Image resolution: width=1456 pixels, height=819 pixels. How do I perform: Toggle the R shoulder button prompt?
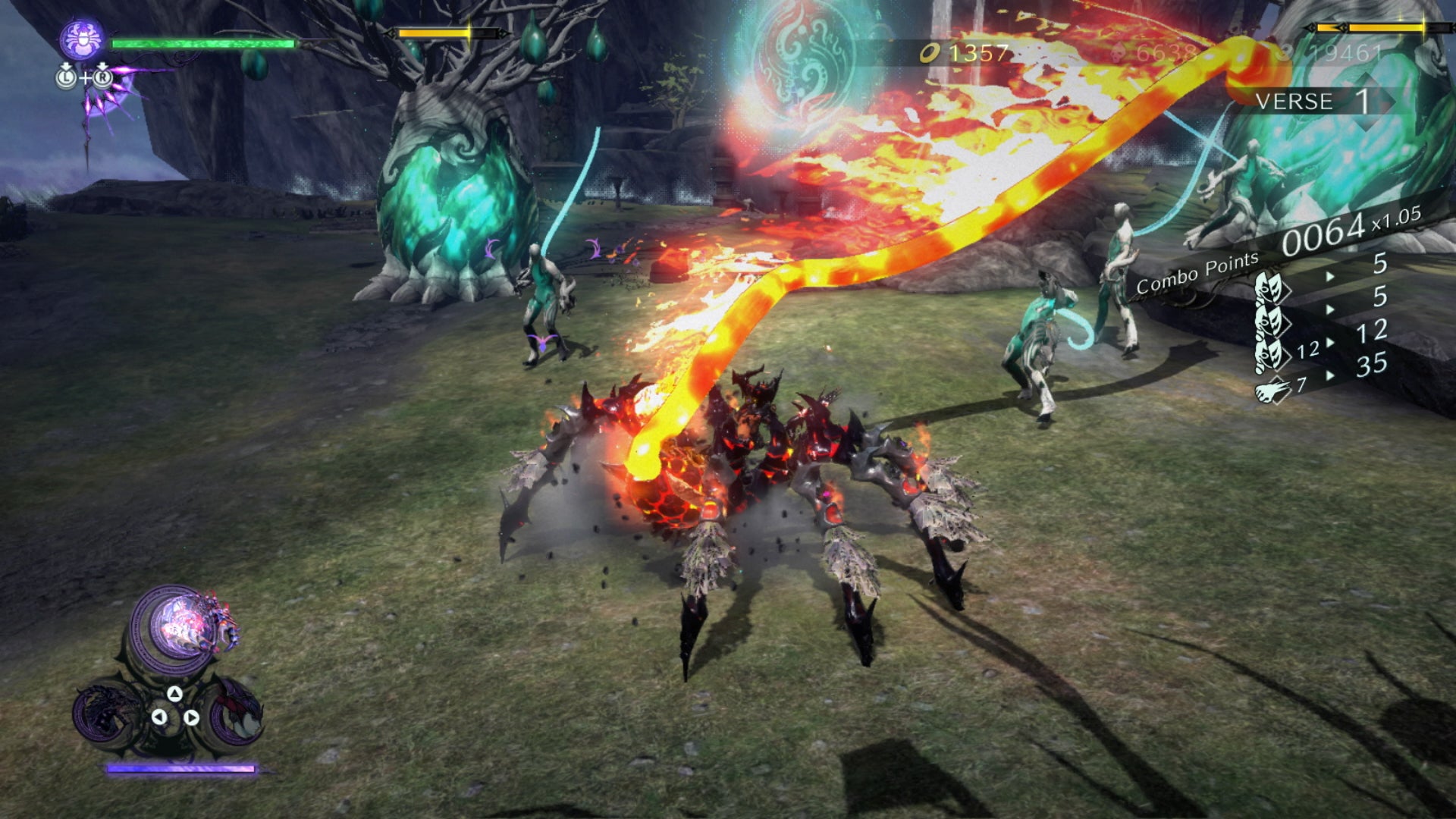(x=102, y=77)
